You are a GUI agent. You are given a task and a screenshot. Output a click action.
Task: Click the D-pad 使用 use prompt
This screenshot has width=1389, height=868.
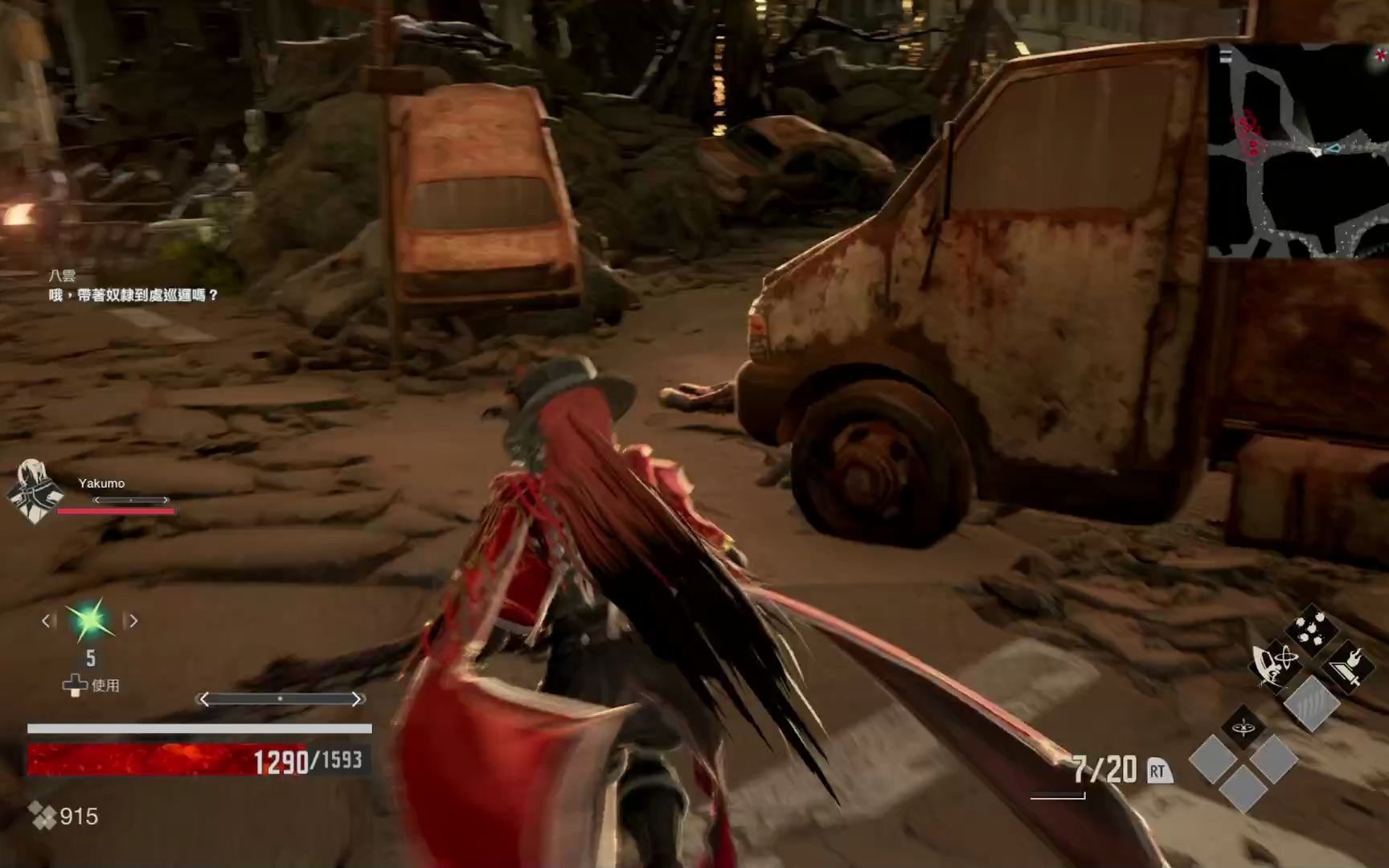(91, 685)
